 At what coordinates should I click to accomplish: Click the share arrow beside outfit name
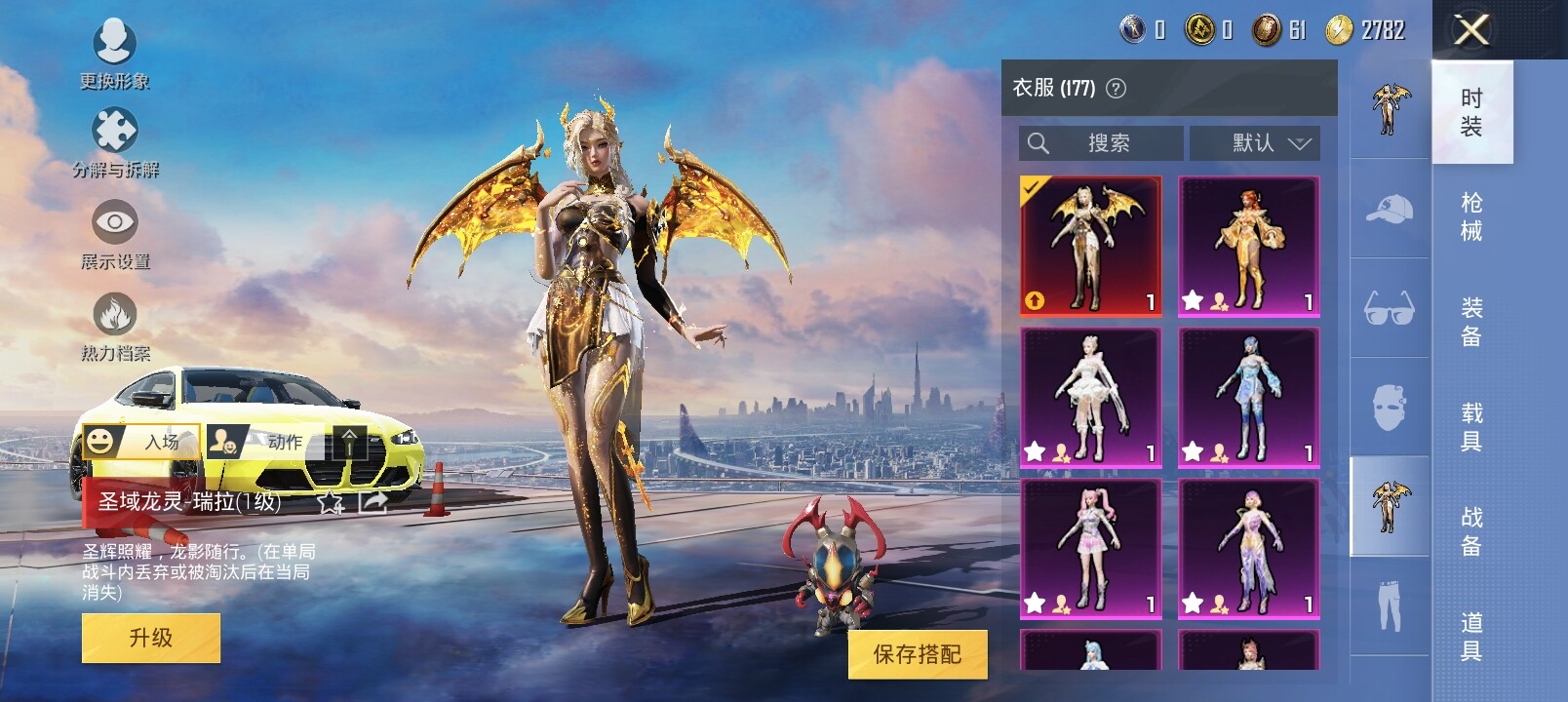pos(373,502)
